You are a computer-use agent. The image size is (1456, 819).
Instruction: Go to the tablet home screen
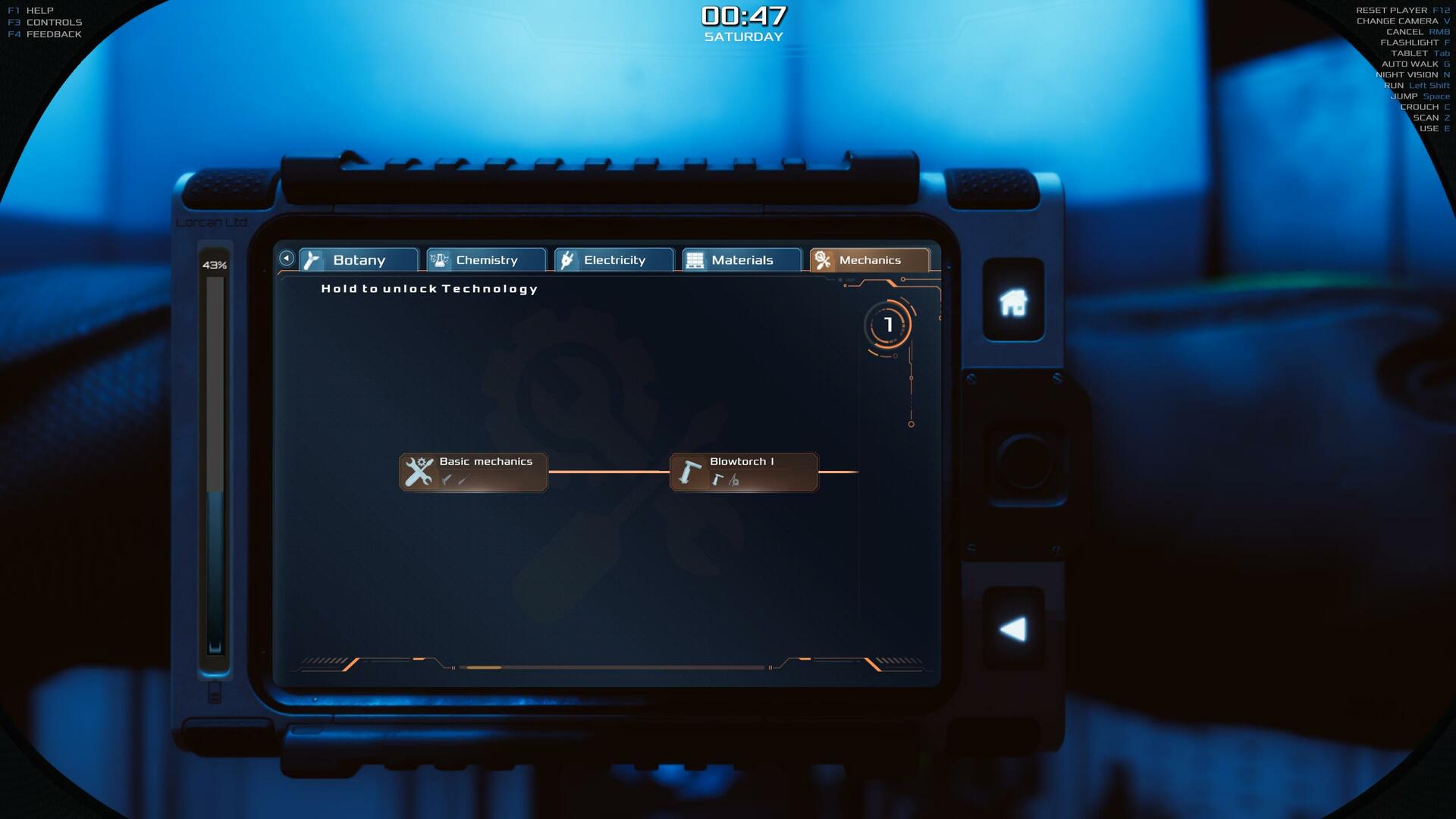pos(1013,302)
